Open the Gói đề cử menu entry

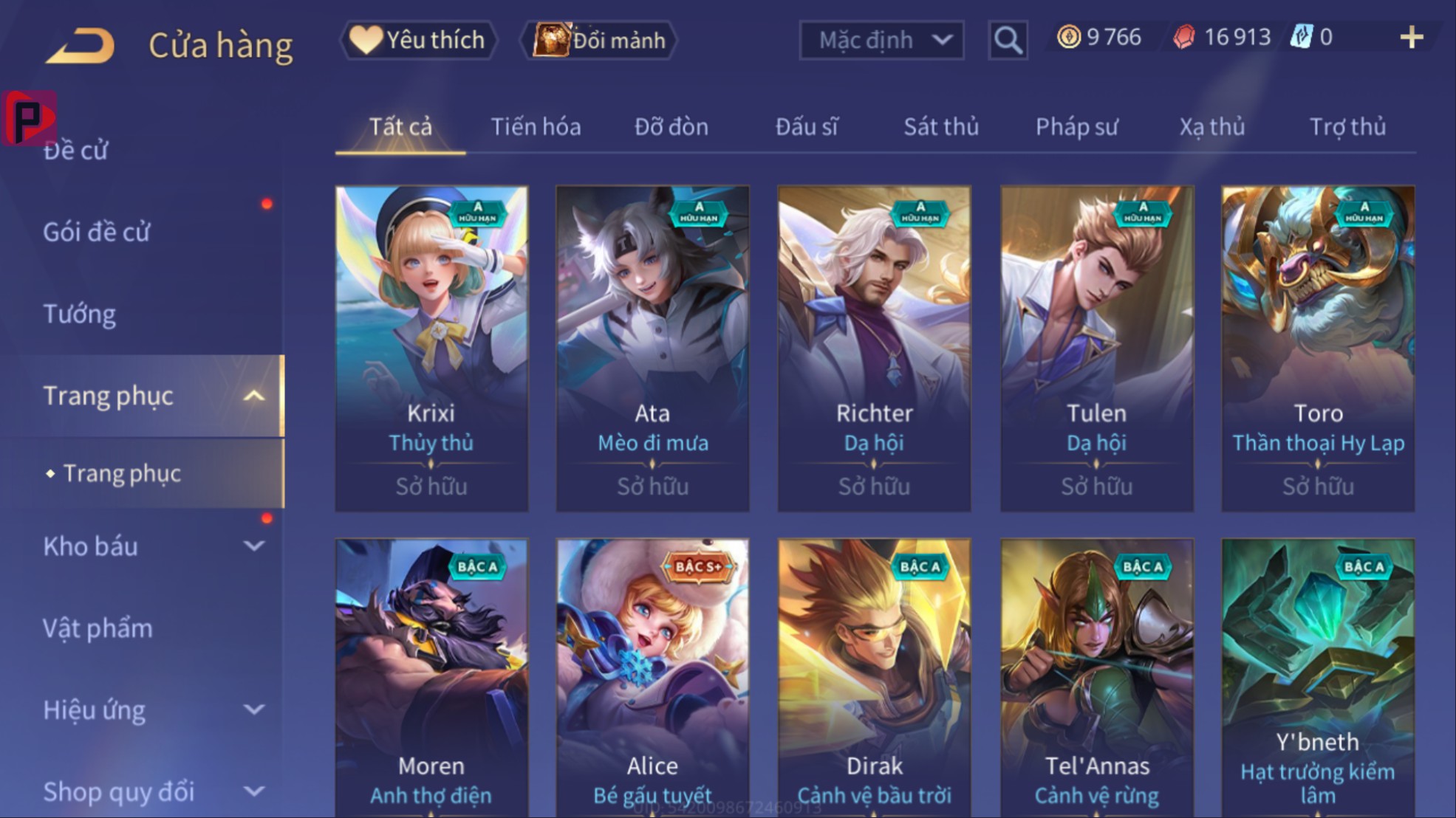97,233
